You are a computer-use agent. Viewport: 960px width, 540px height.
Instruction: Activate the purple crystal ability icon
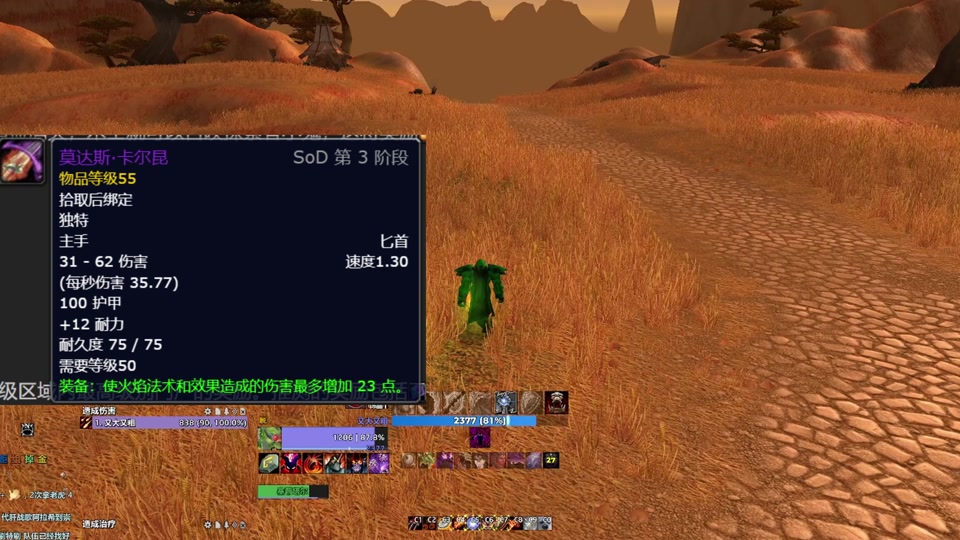click(378, 462)
